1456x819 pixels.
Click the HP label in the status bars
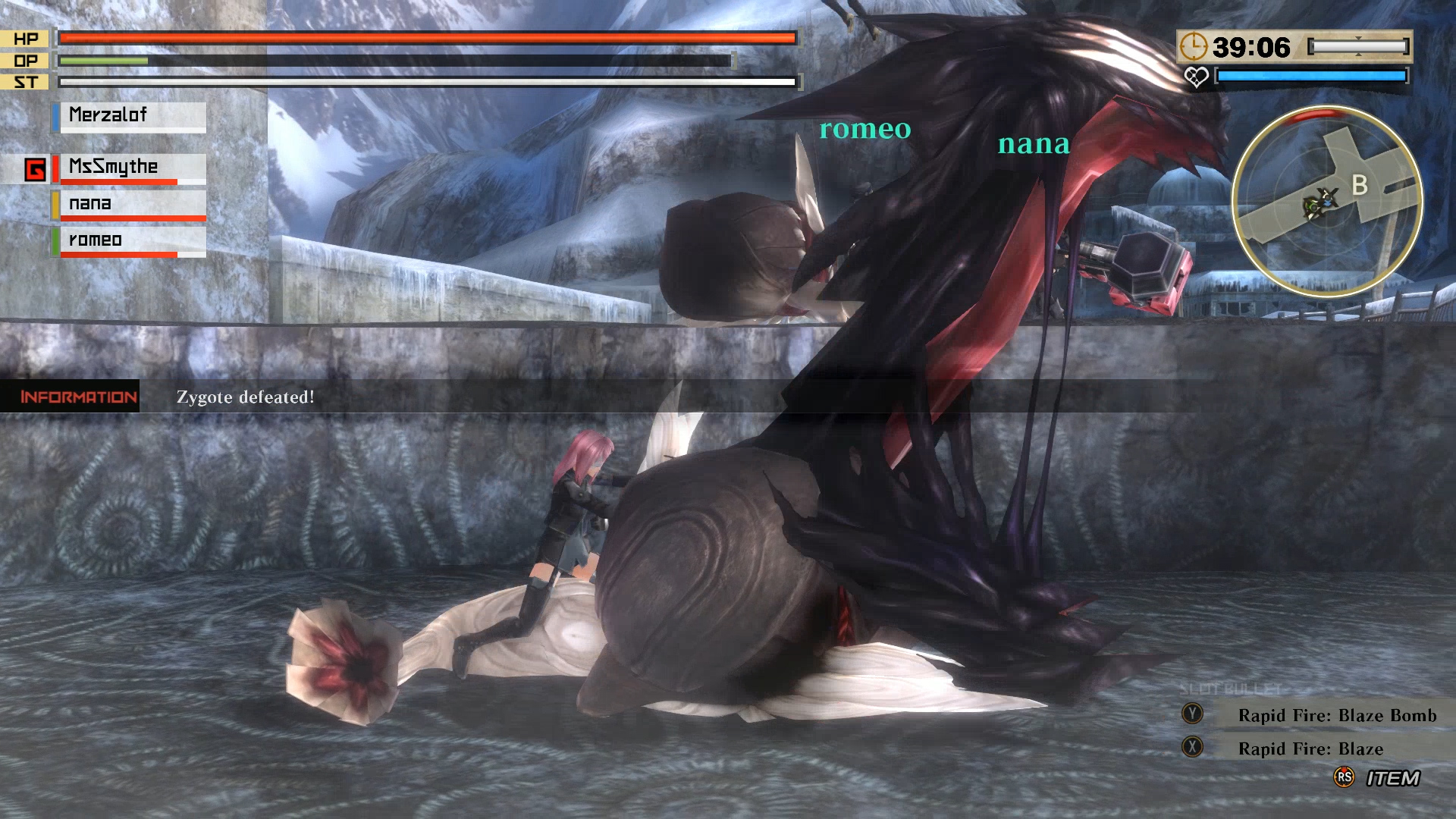coord(26,38)
